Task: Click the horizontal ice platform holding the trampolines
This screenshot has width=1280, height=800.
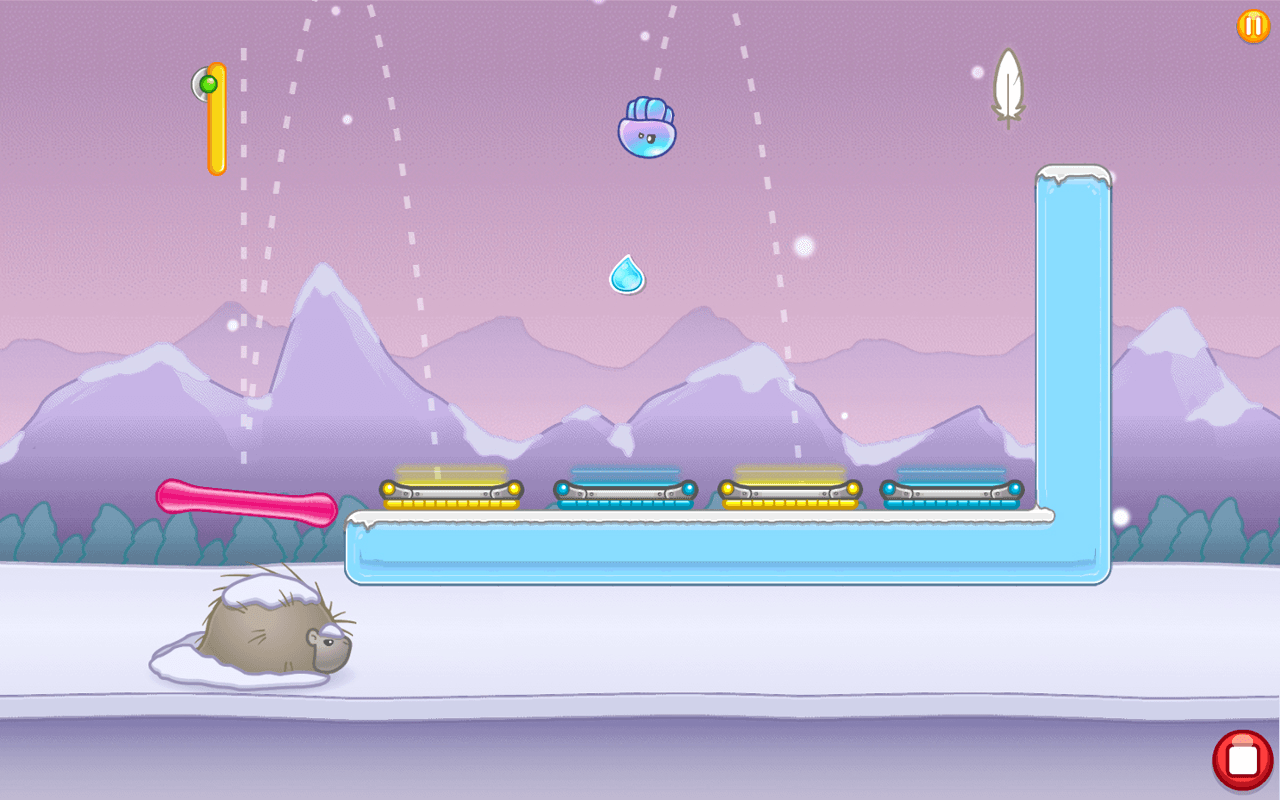Action: [700, 550]
